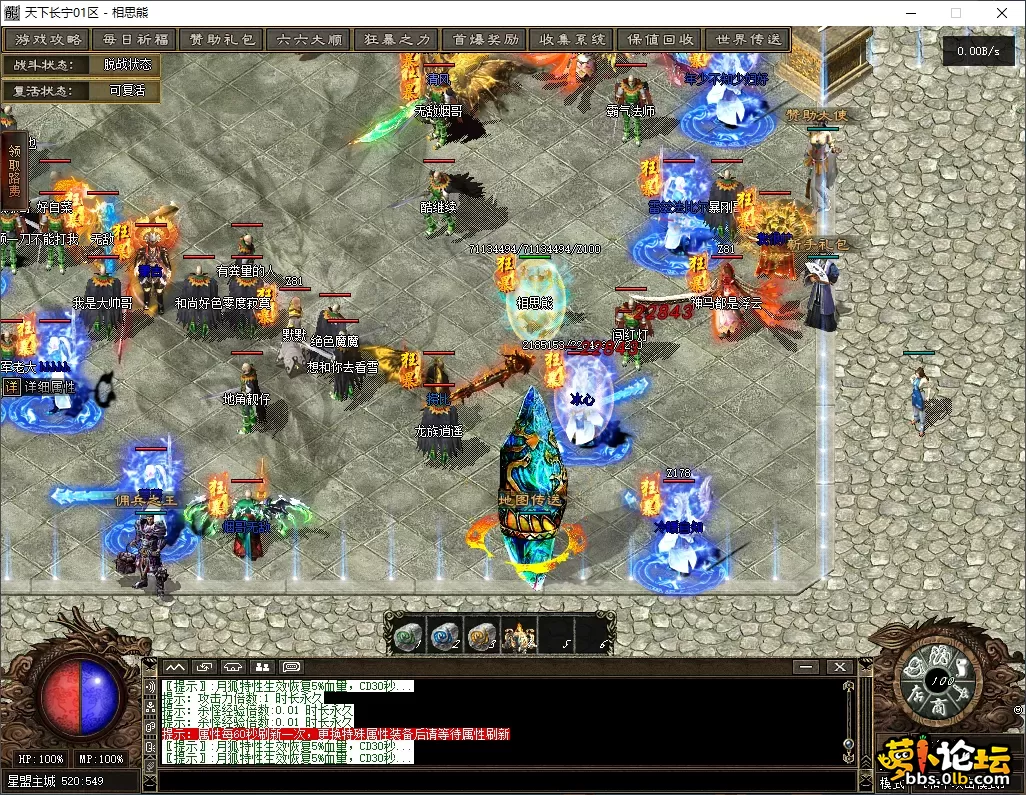The width and height of the screenshot is (1026, 795).
Task: Select the golden figure item in hotbar
Action: point(519,636)
